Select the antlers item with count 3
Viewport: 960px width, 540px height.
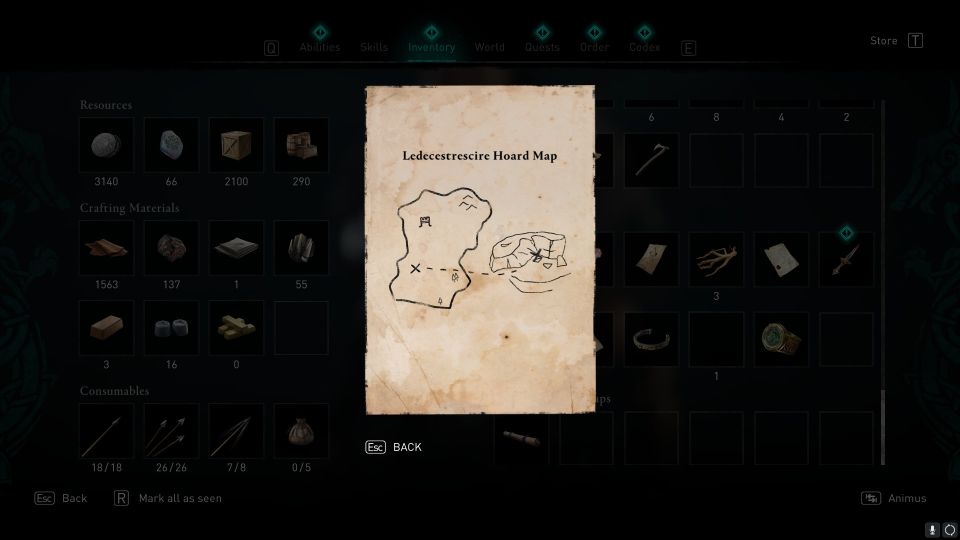(716, 260)
